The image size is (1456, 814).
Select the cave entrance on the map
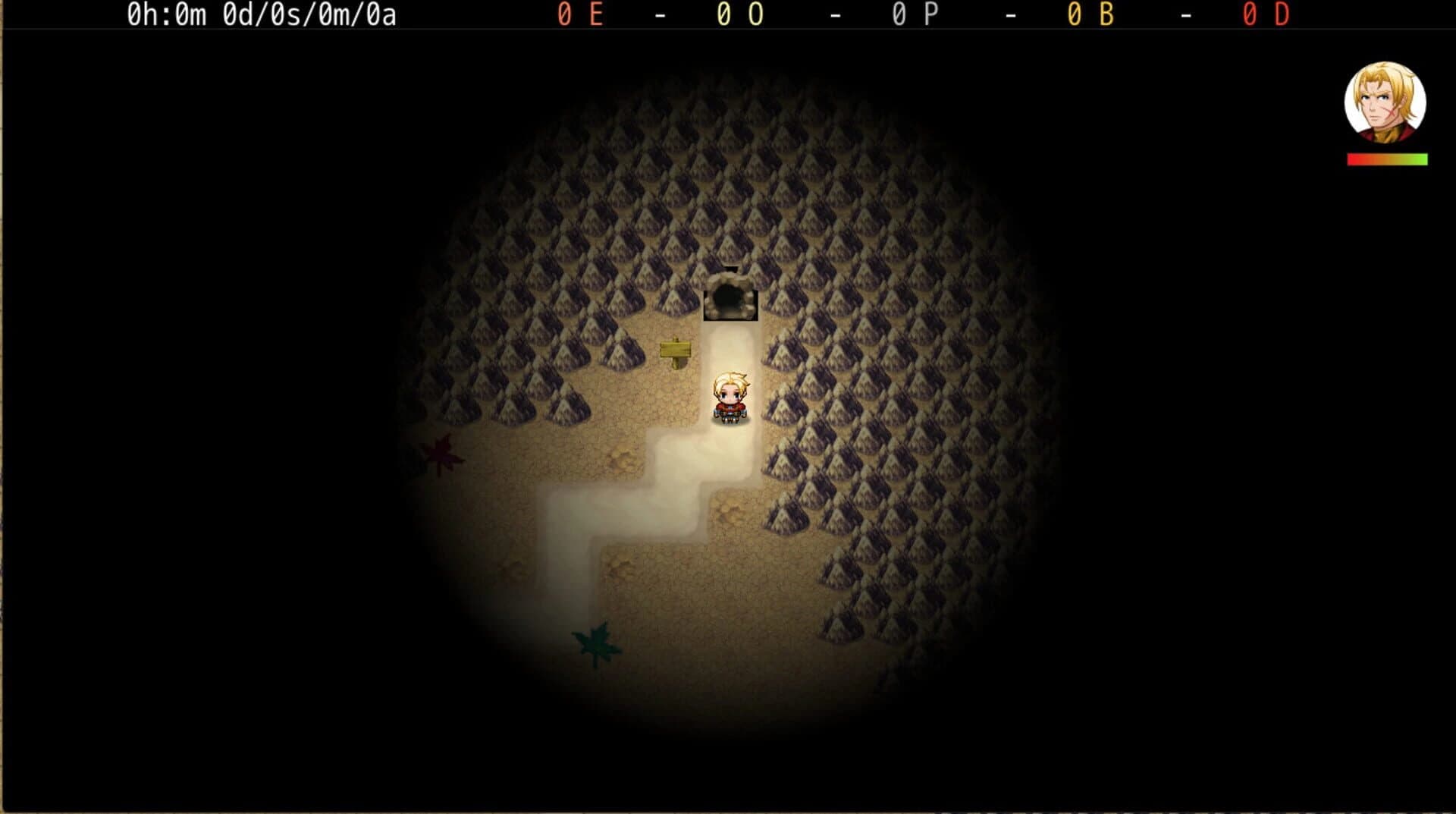730,297
